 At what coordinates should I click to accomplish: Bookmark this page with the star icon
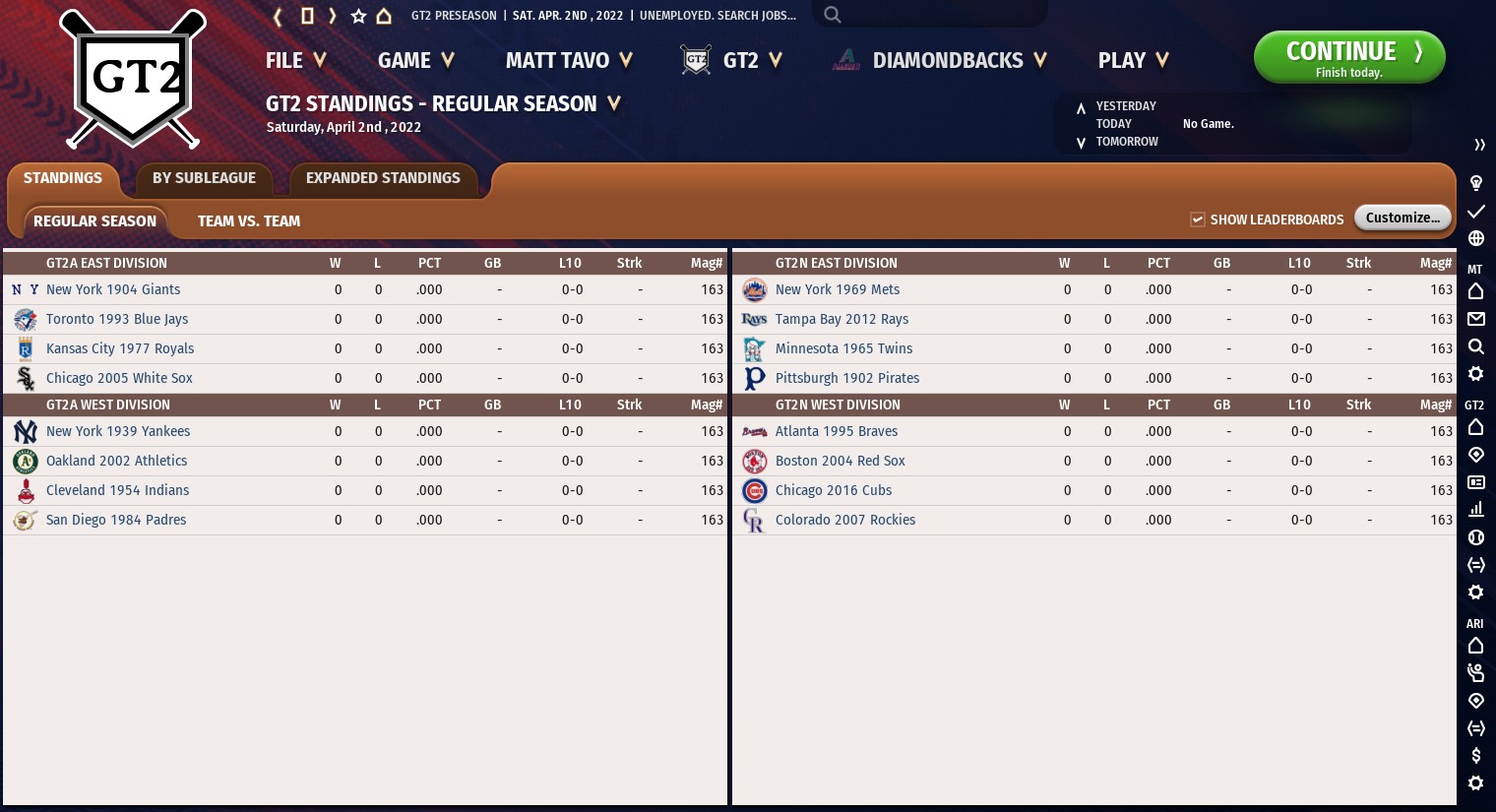click(x=358, y=16)
